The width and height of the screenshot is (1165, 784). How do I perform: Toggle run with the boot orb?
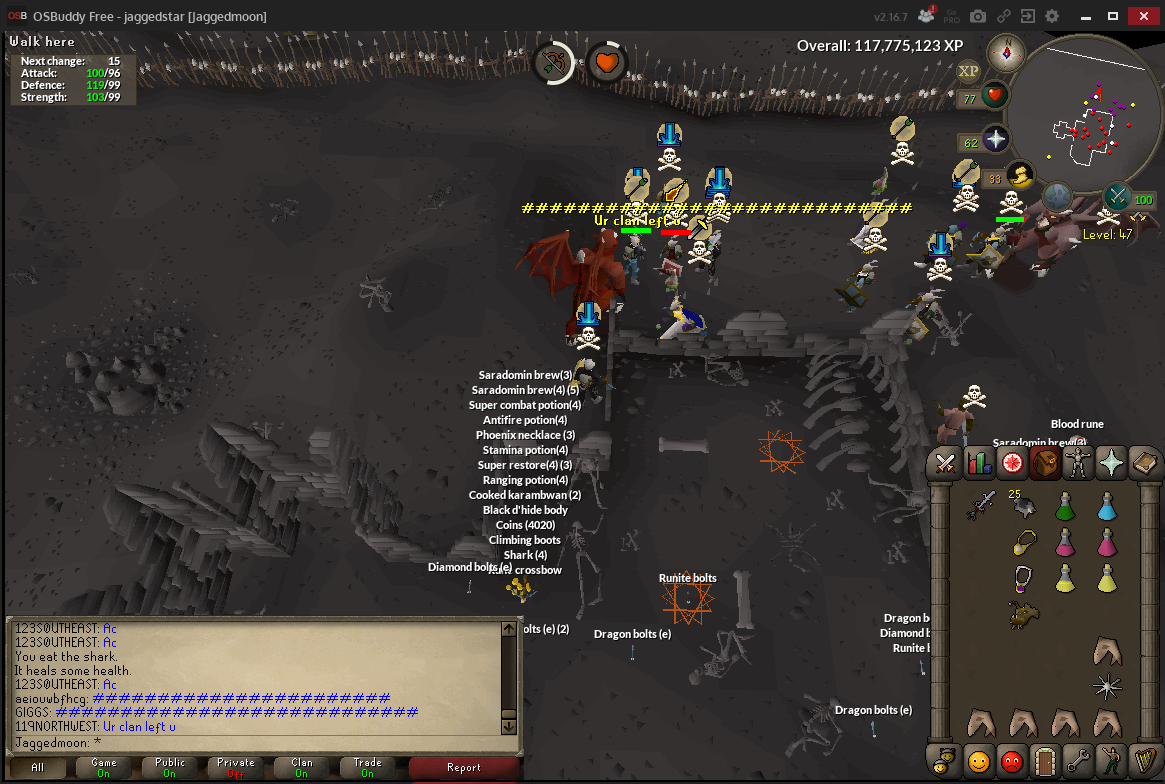[1019, 176]
